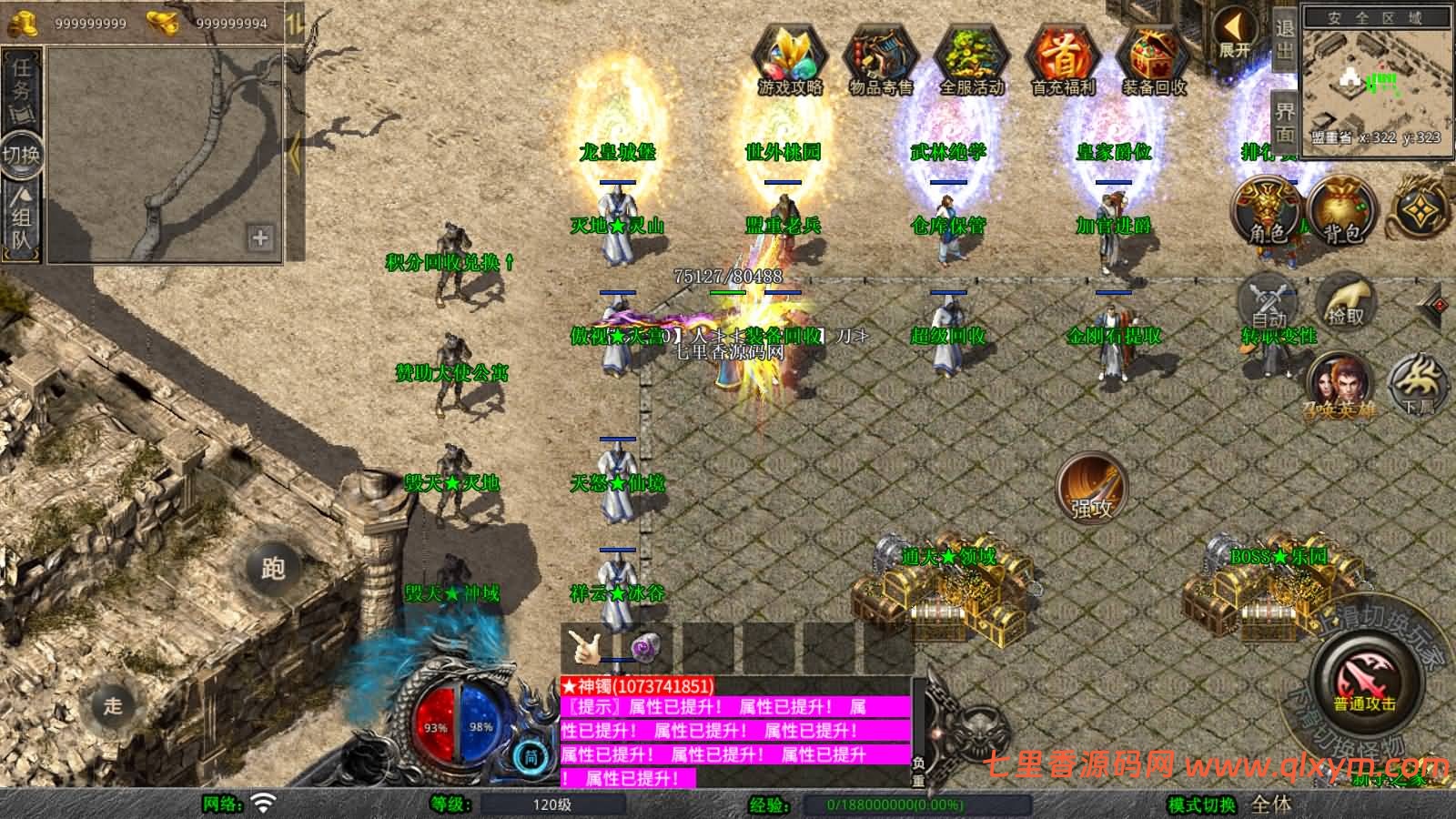Click the 退出 exit tab

point(1284,38)
